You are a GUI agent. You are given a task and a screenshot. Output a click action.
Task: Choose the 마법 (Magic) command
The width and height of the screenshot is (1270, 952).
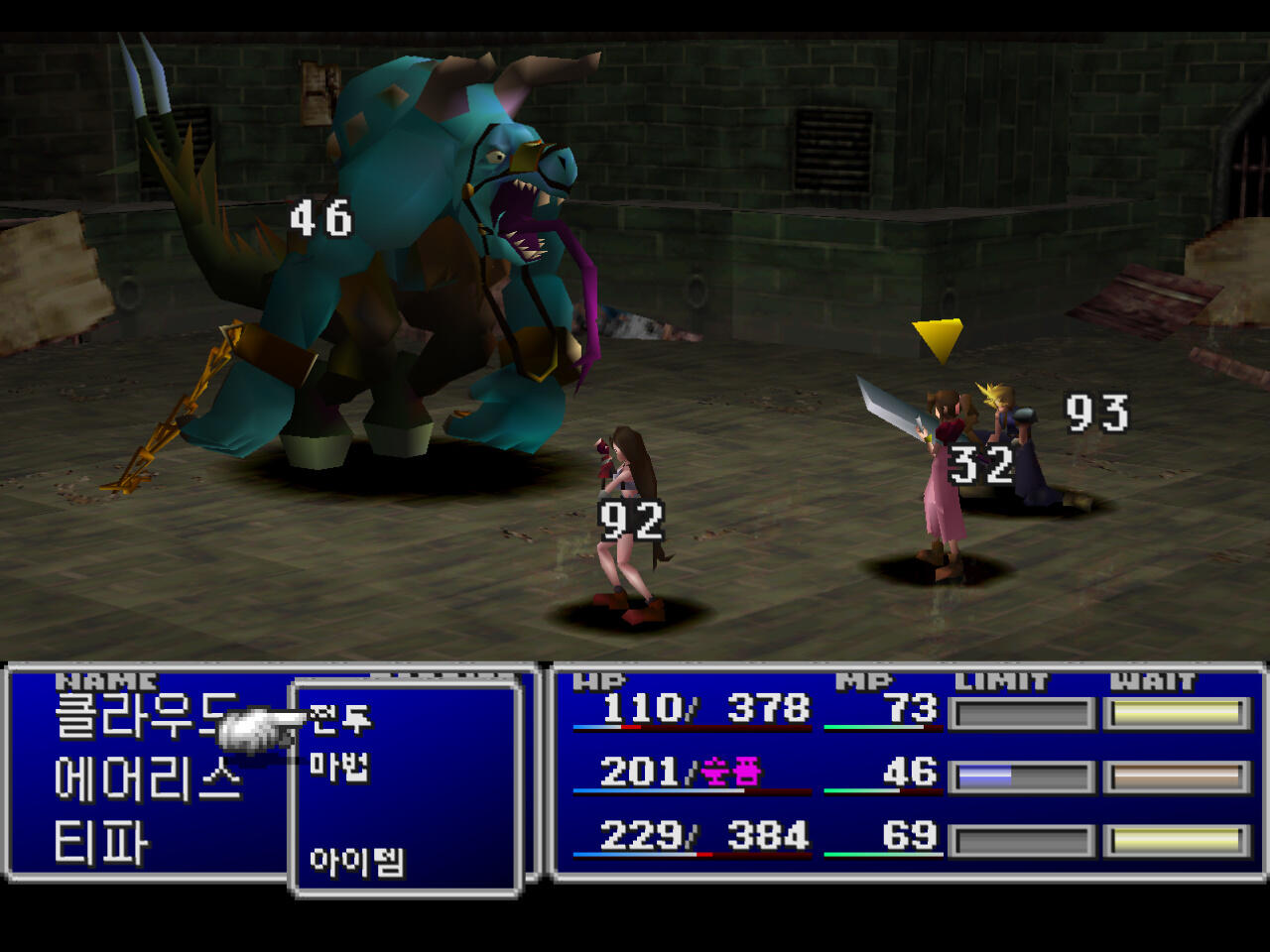[x=339, y=766]
